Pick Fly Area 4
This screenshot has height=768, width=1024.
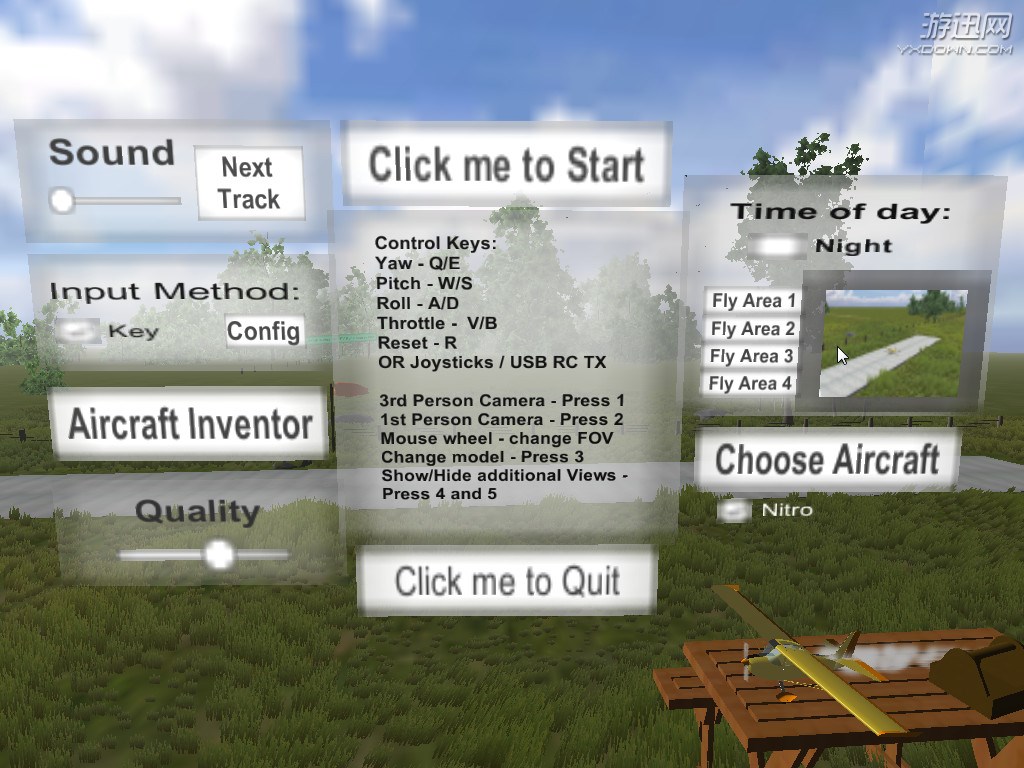pos(750,384)
